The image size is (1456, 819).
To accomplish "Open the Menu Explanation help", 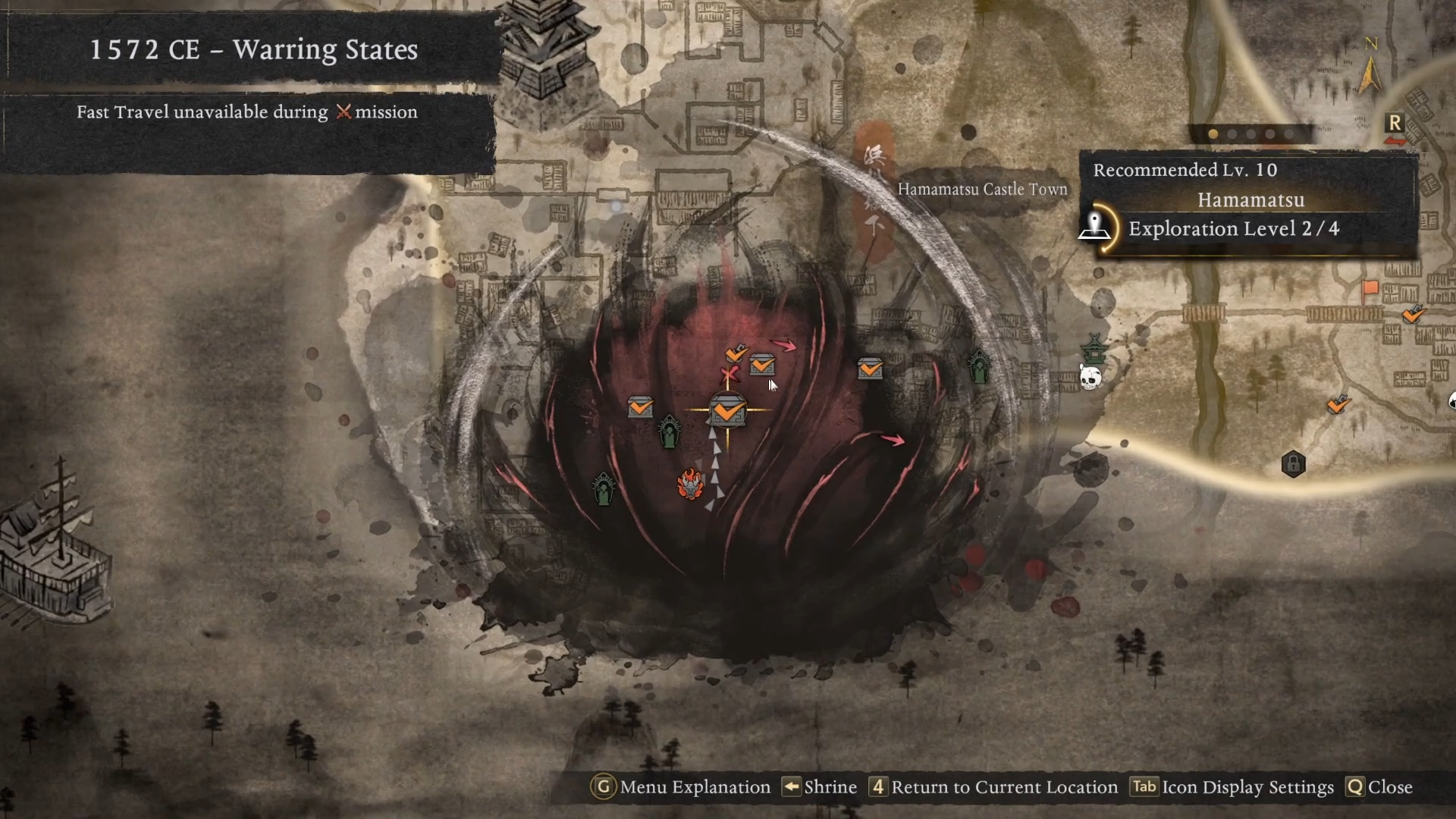I will (x=681, y=787).
